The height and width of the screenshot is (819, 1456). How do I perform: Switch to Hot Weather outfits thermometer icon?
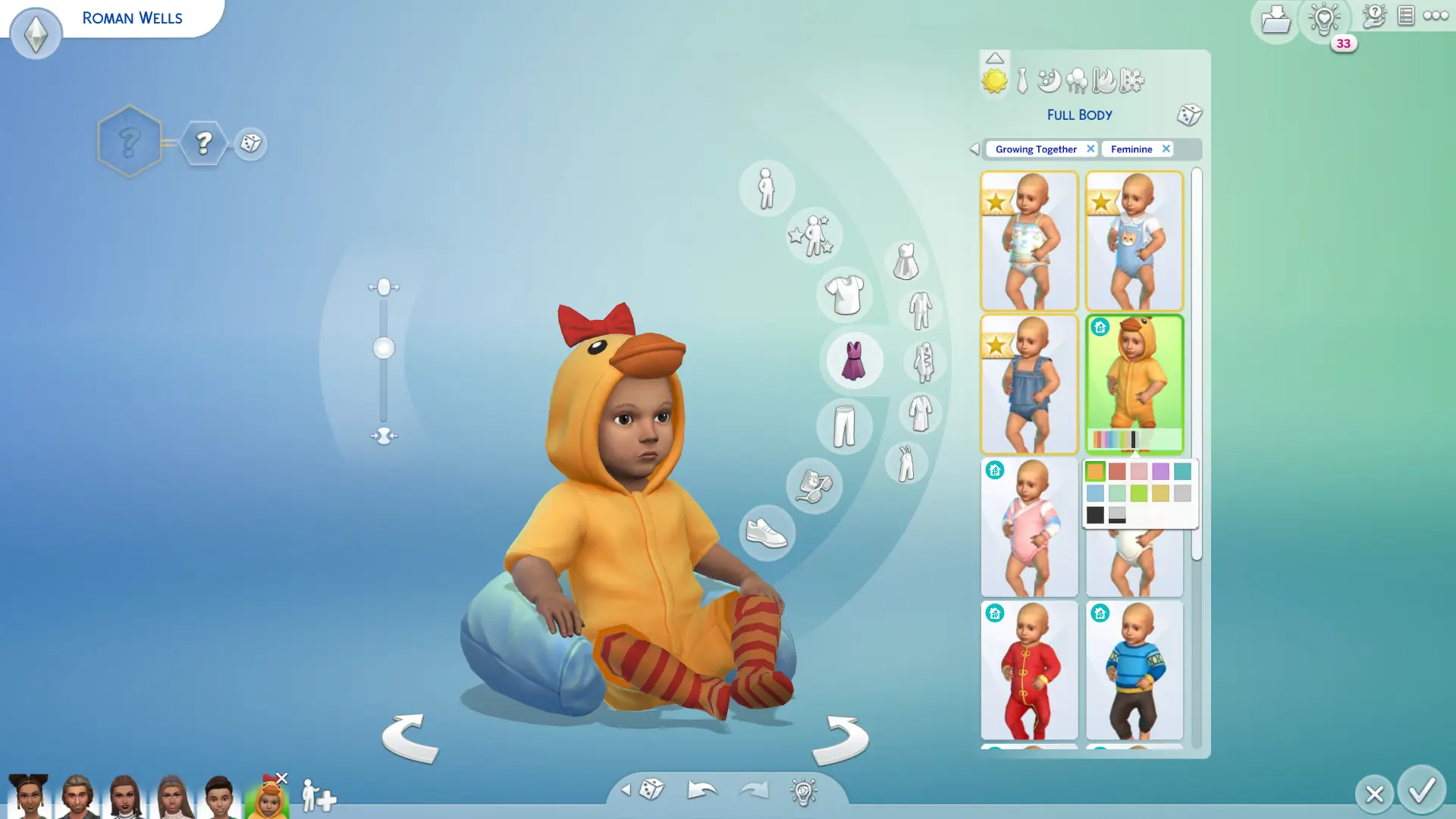point(1104,80)
